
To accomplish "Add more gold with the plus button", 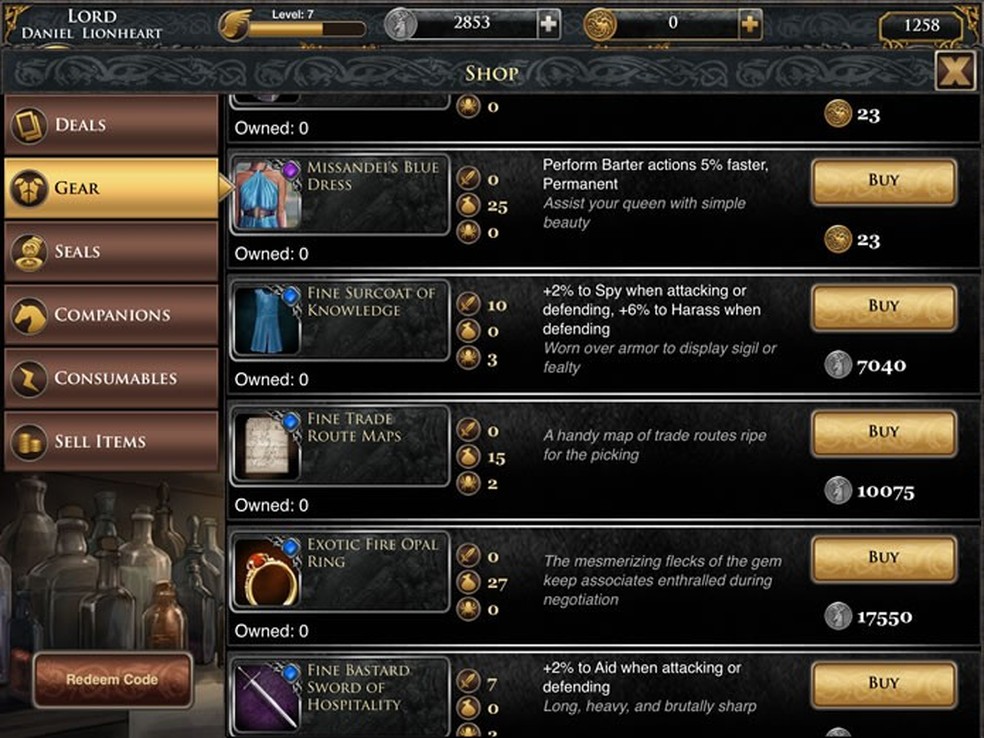I will [749, 24].
